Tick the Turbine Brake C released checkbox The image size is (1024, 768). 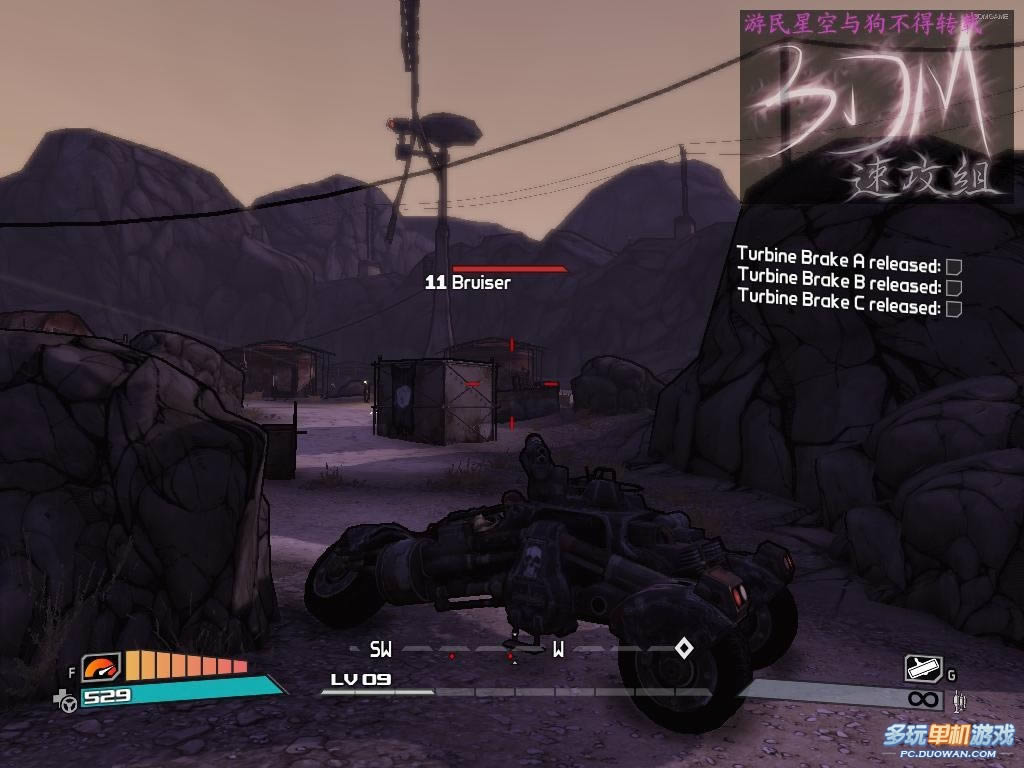(954, 308)
